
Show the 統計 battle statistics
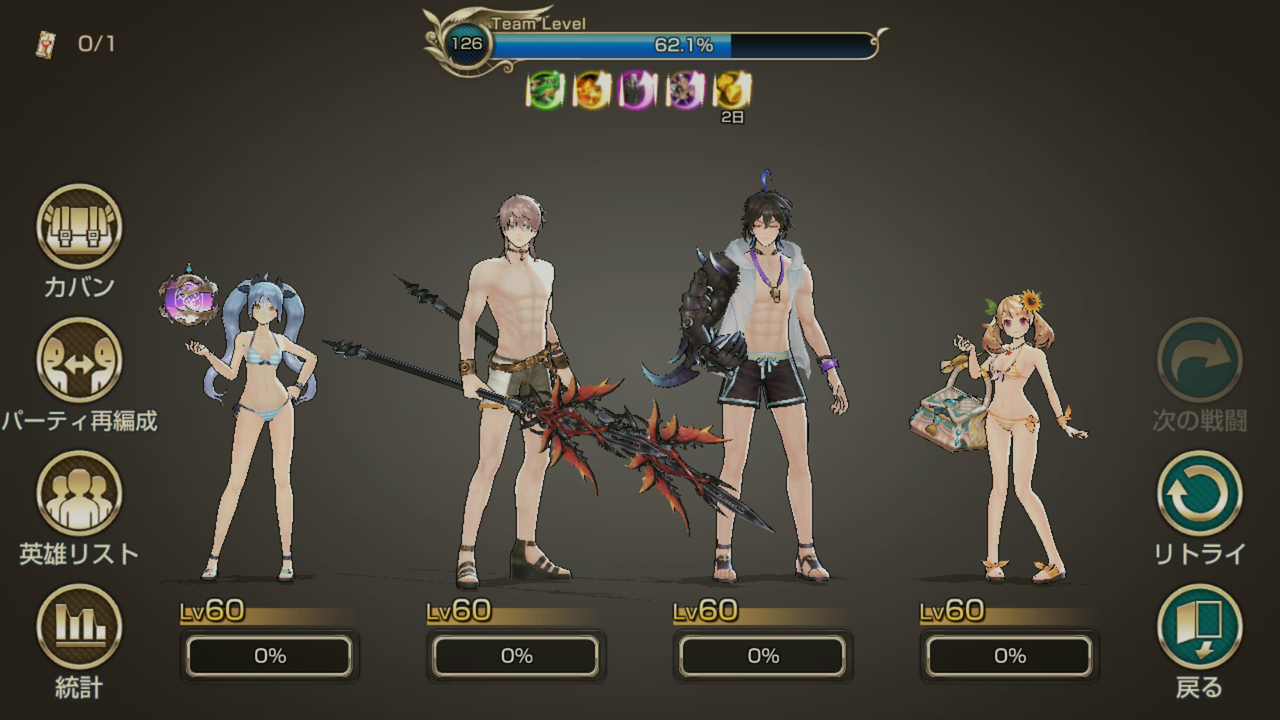(x=79, y=627)
